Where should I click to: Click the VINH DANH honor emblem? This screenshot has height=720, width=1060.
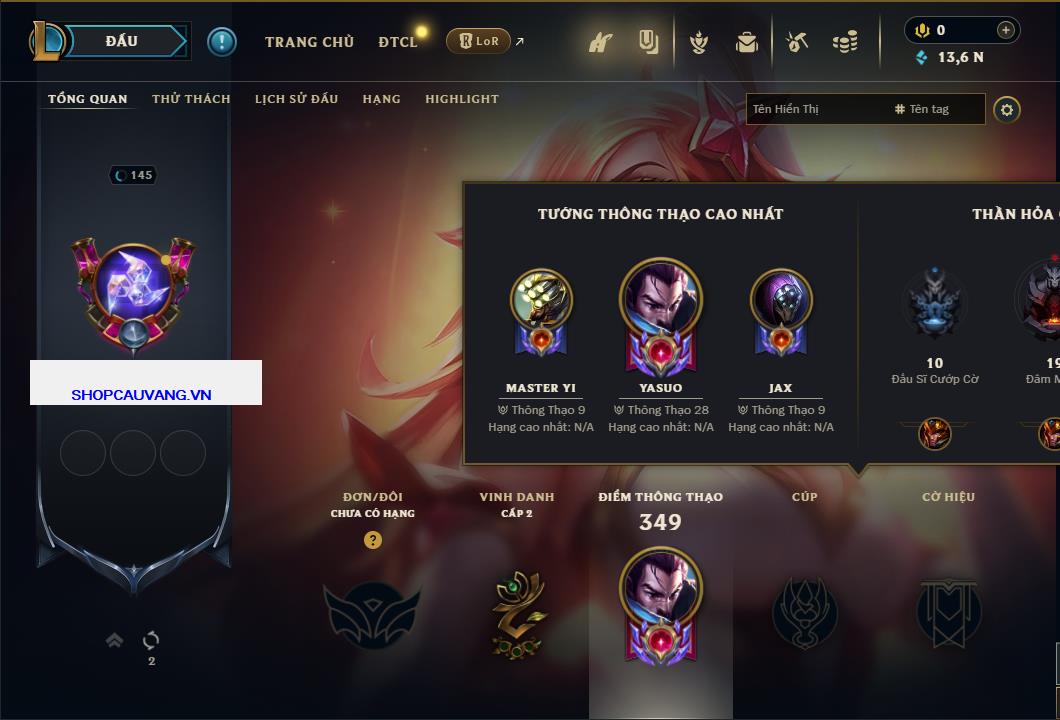[x=517, y=612]
